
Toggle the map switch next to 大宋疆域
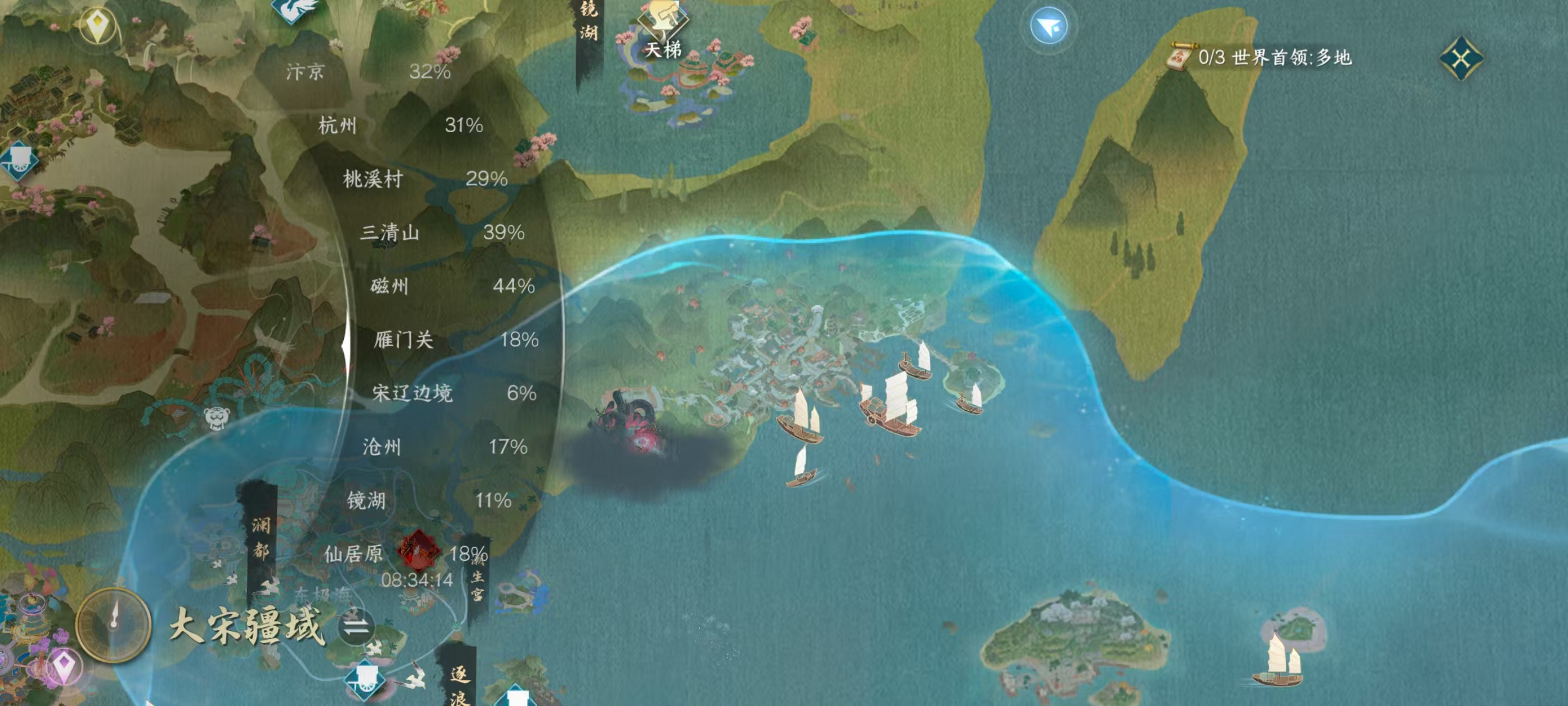click(356, 627)
